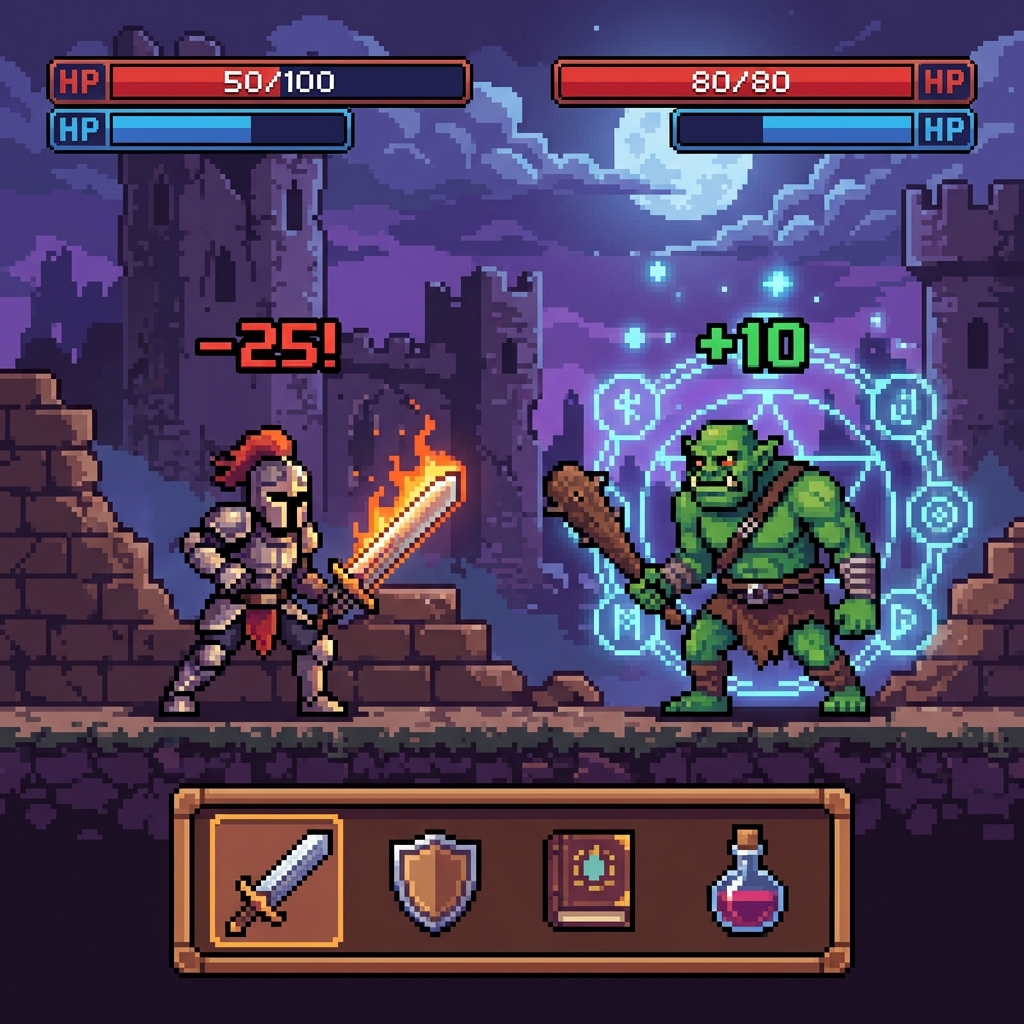Use the red potion item
1024x1024 pixels.
747,881
